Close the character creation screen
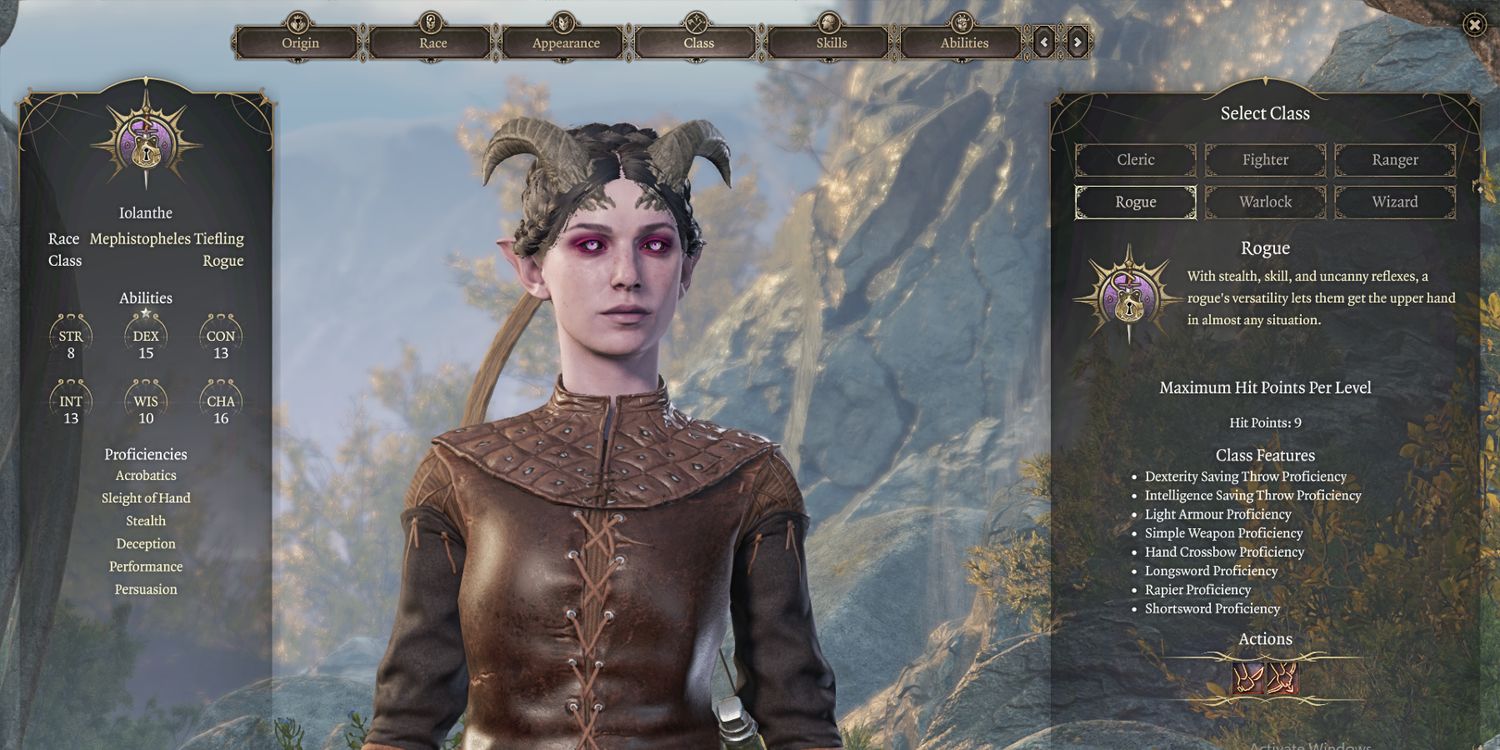This screenshot has height=750, width=1500. coord(1474,25)
